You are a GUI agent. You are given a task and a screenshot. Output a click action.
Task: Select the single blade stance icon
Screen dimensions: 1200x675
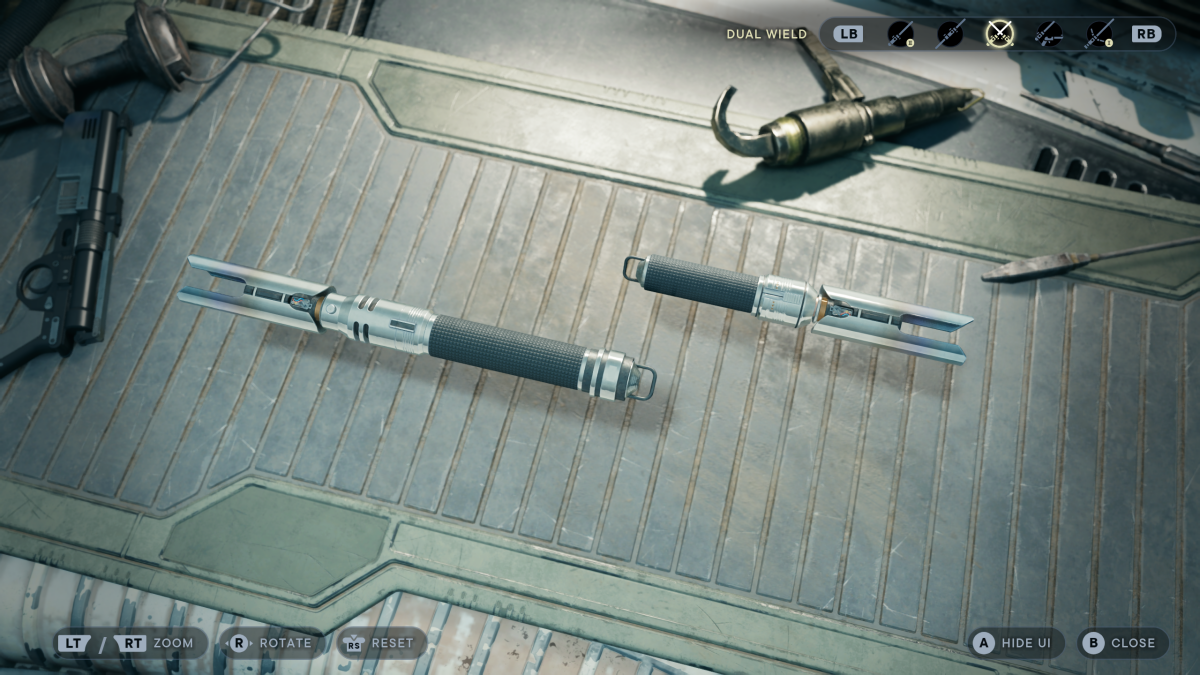coord(901,34)
